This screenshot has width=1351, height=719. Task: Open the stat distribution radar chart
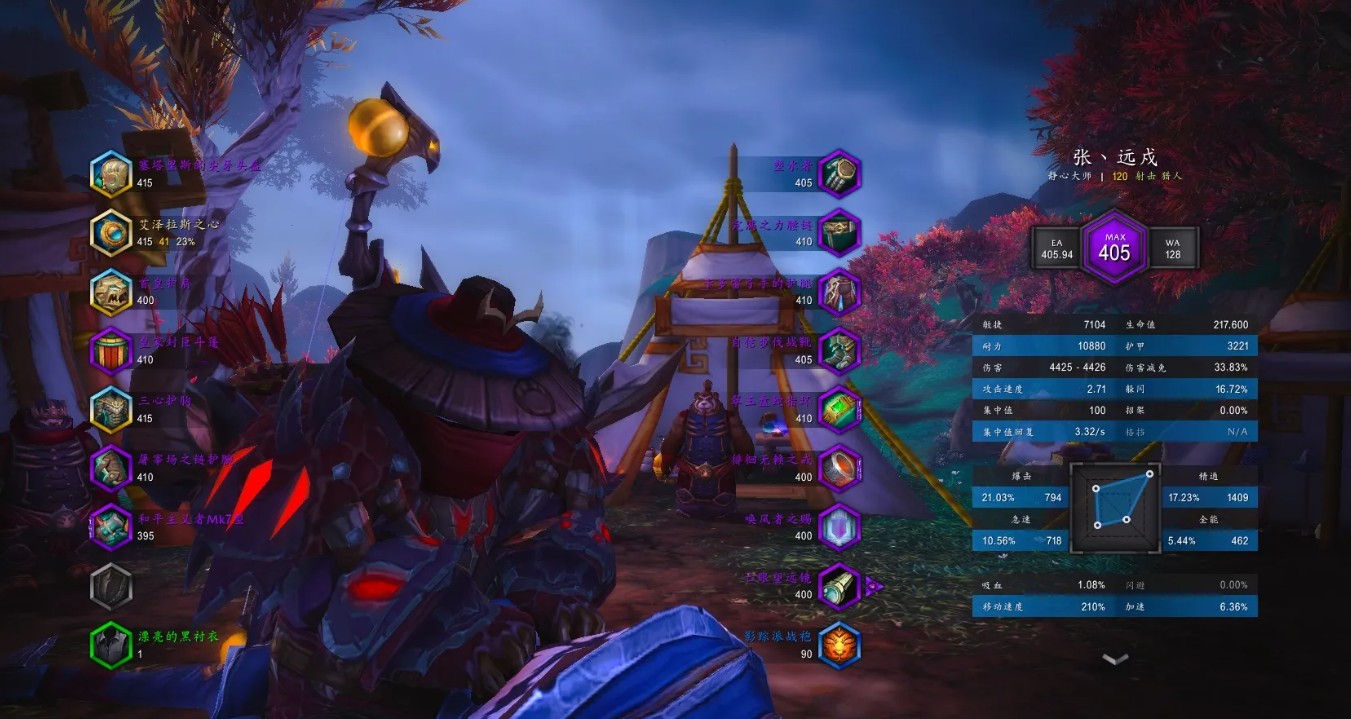(x=1115, y=508)
